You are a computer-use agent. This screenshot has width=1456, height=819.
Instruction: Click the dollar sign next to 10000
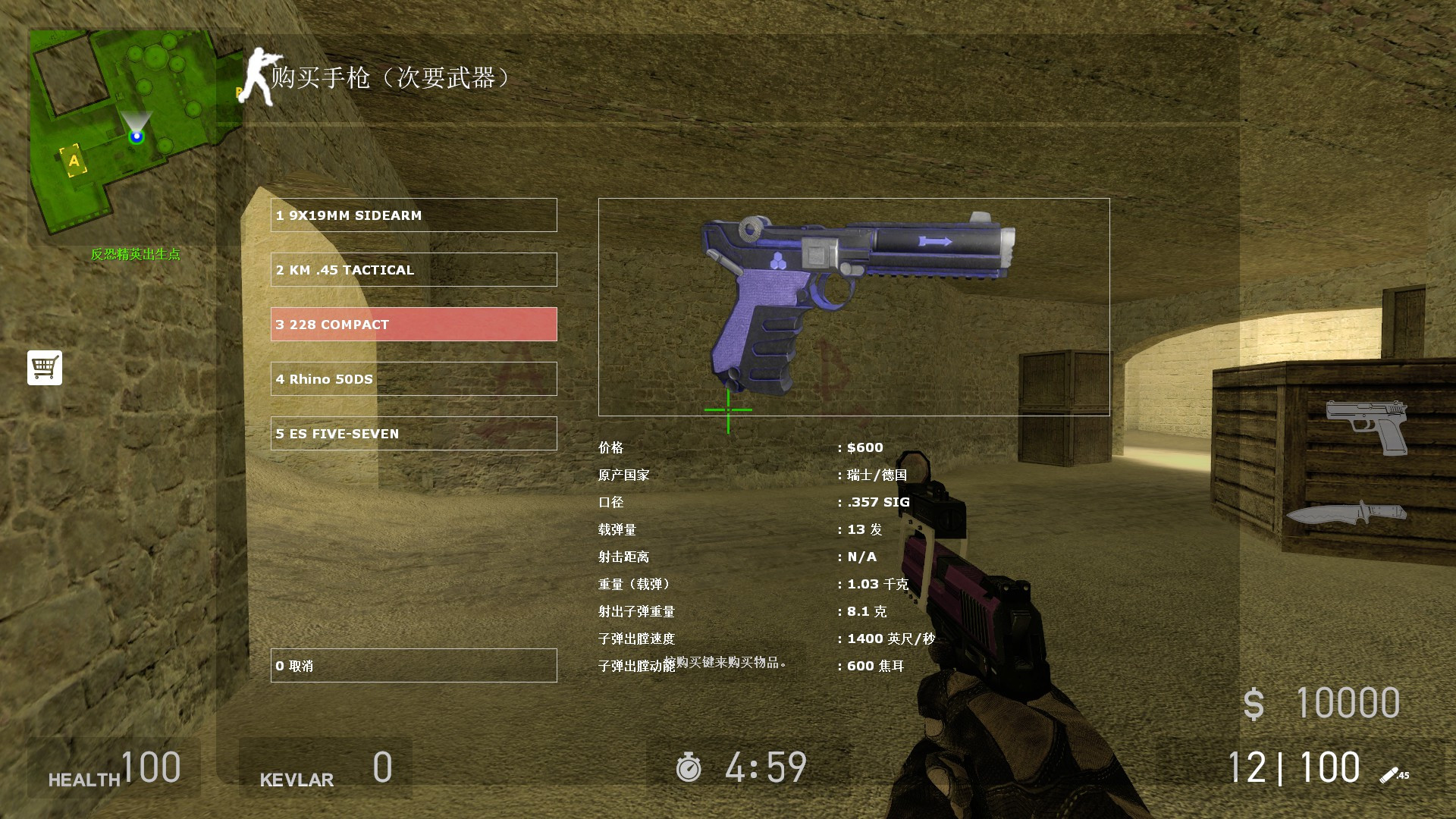[1255, 704]
